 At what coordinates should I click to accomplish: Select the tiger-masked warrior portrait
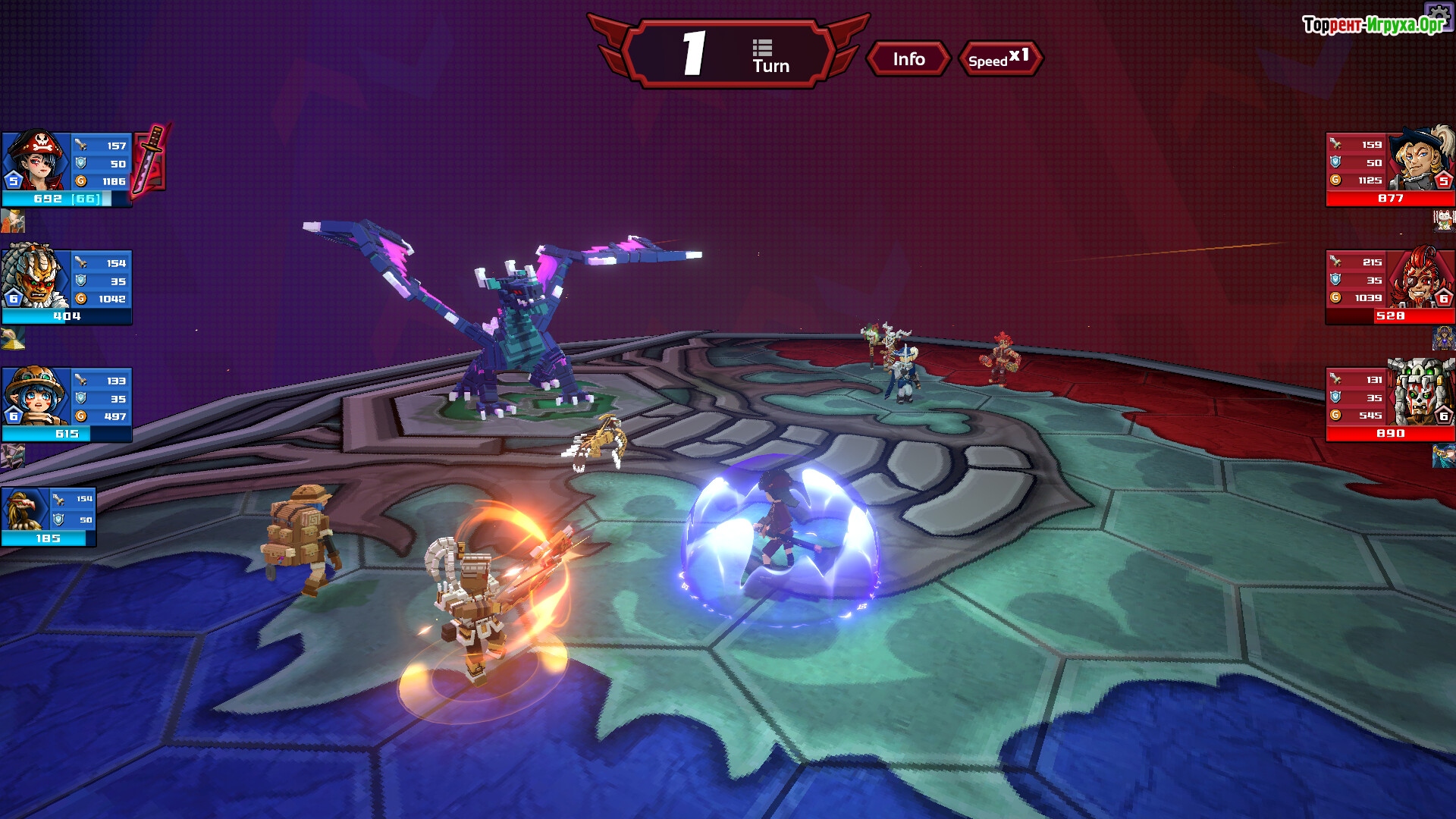[x=36, y=277]
